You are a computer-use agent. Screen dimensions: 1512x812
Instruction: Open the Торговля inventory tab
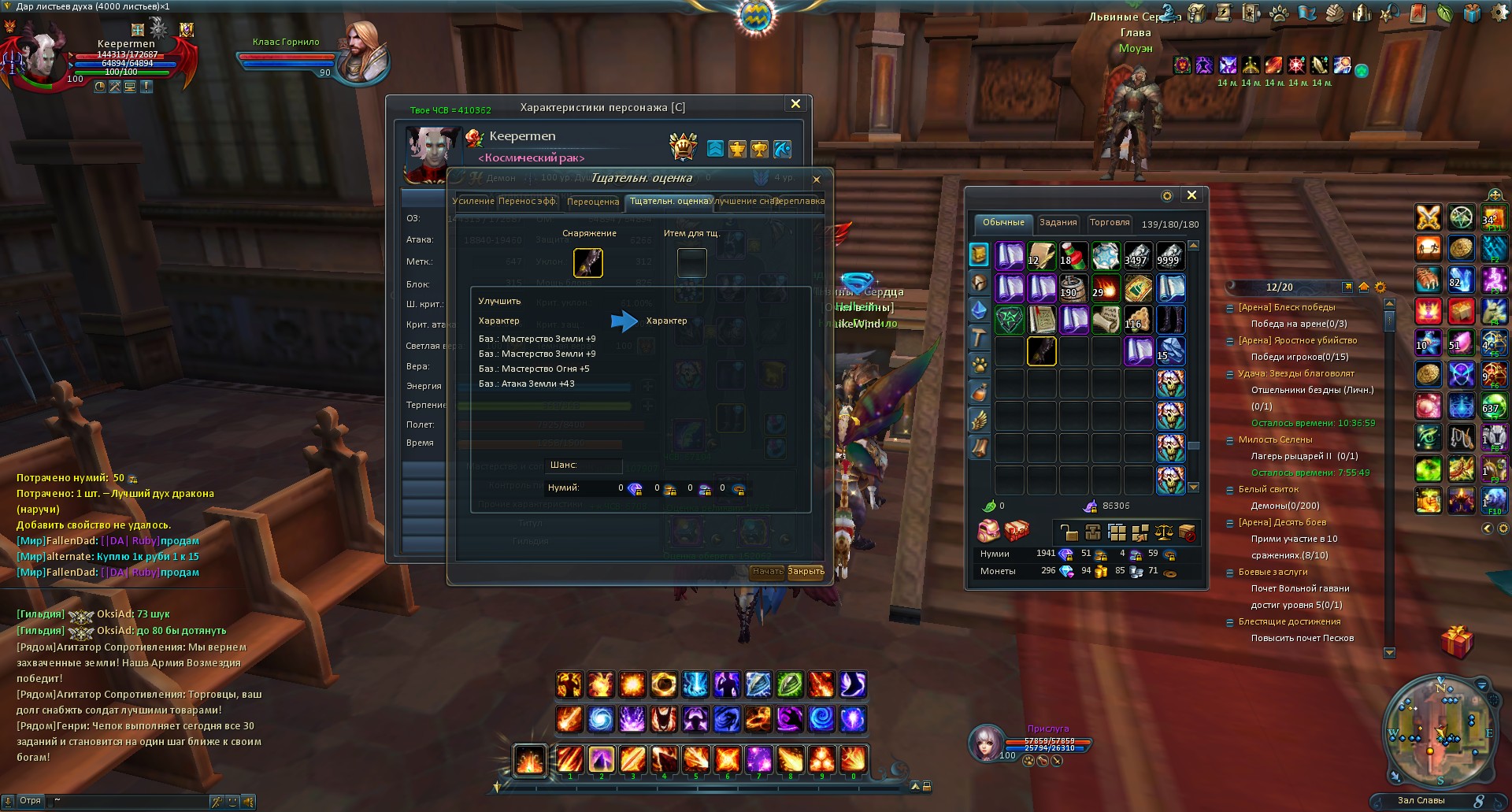point(1110,223)
